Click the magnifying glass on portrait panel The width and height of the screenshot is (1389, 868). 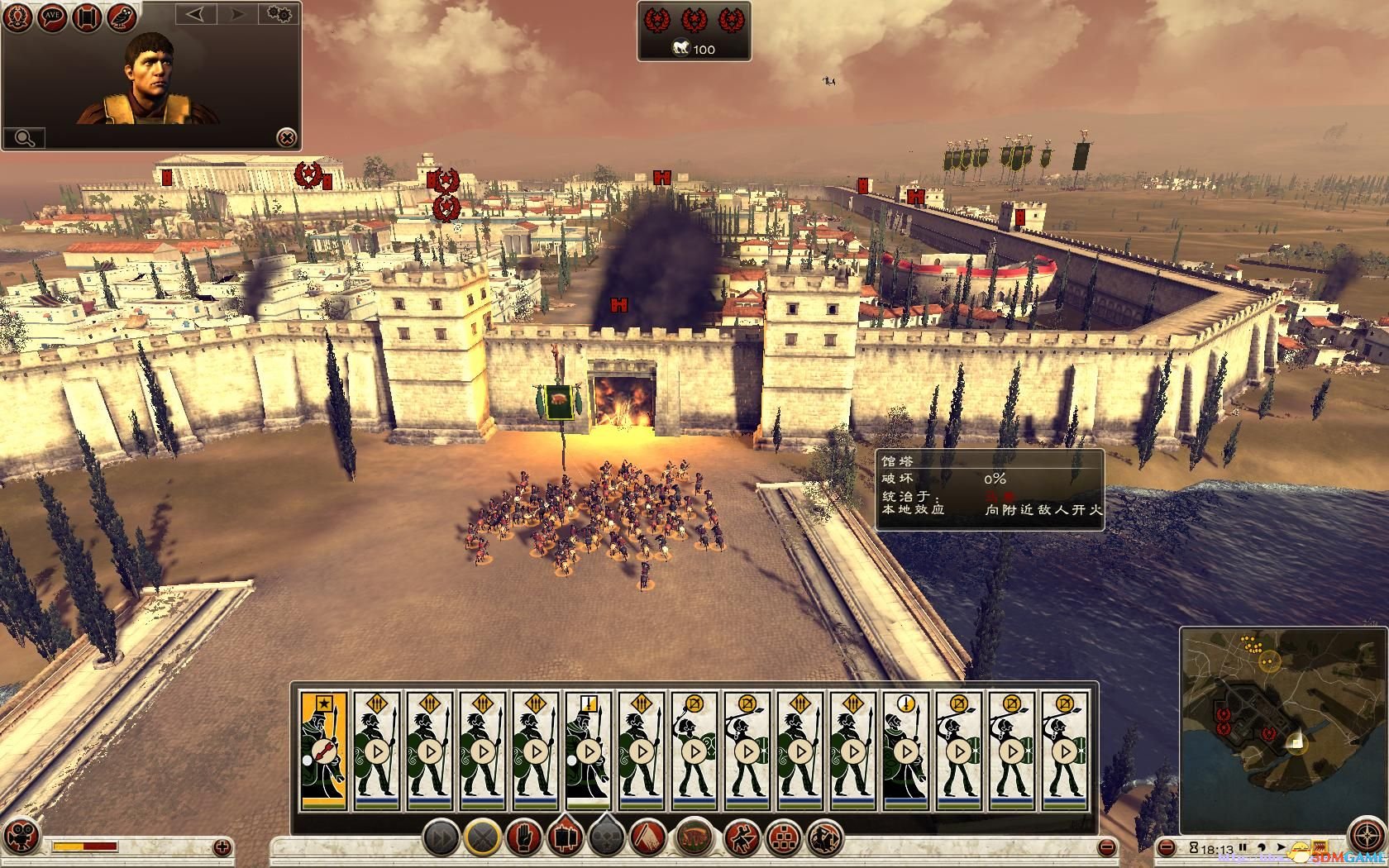click(x=24, y=137)
